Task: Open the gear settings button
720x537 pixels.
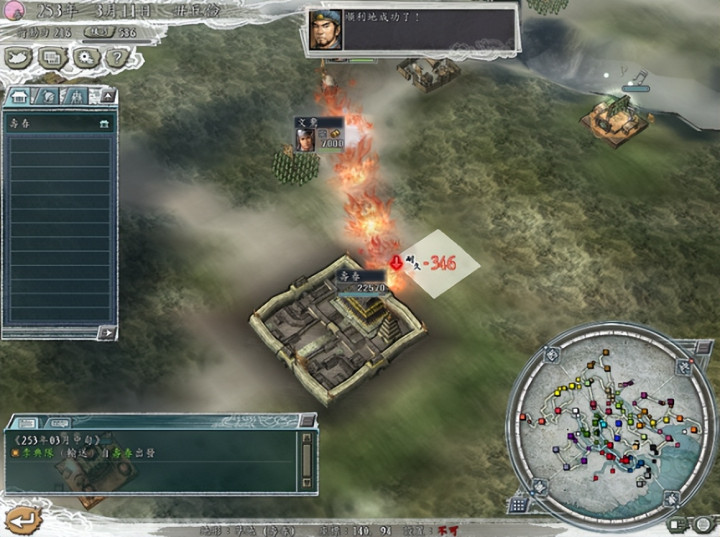Action: tap(85, 58)
